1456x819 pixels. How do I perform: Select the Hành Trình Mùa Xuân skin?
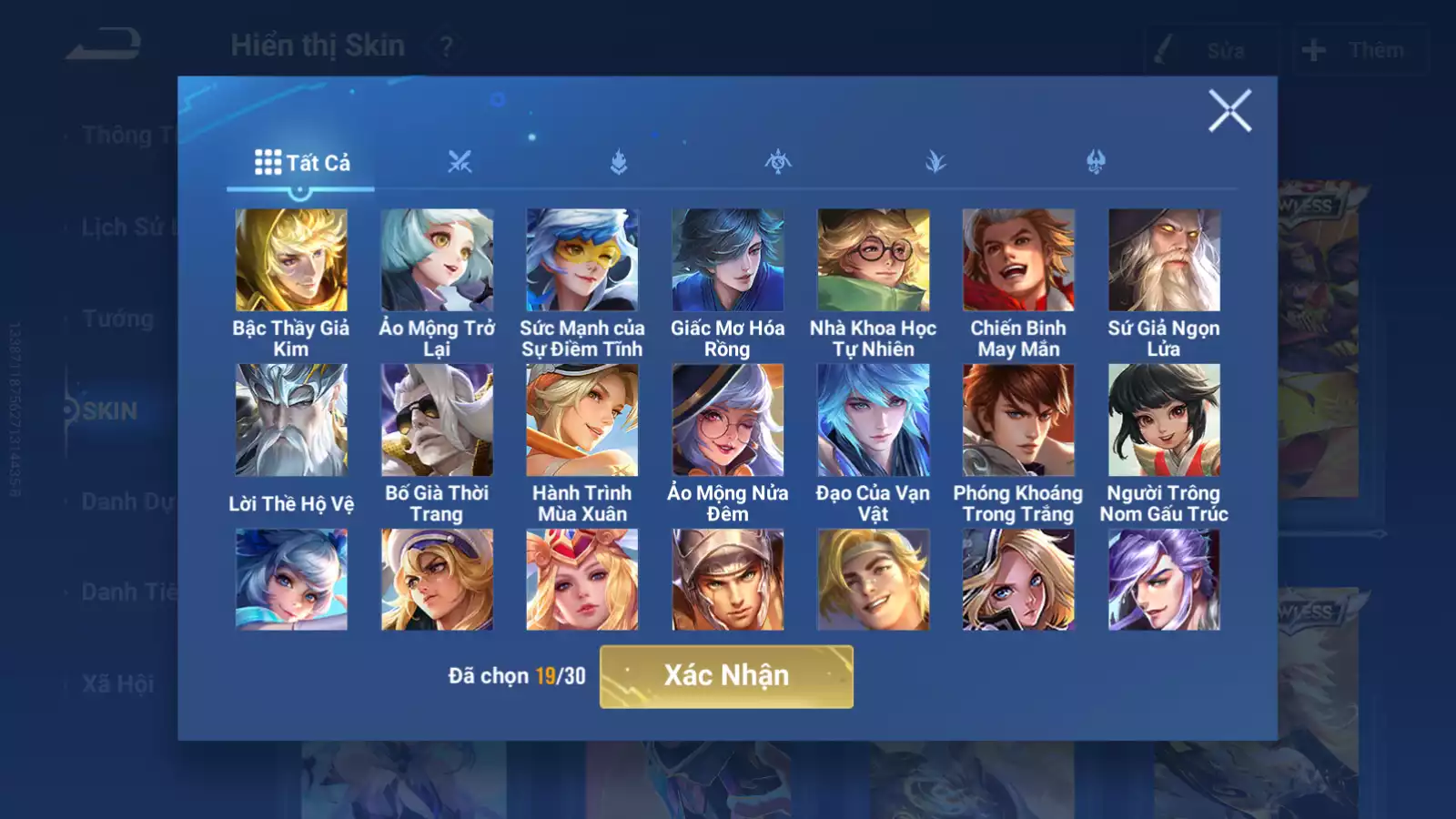pyautogui.click(x=582, y=420)
